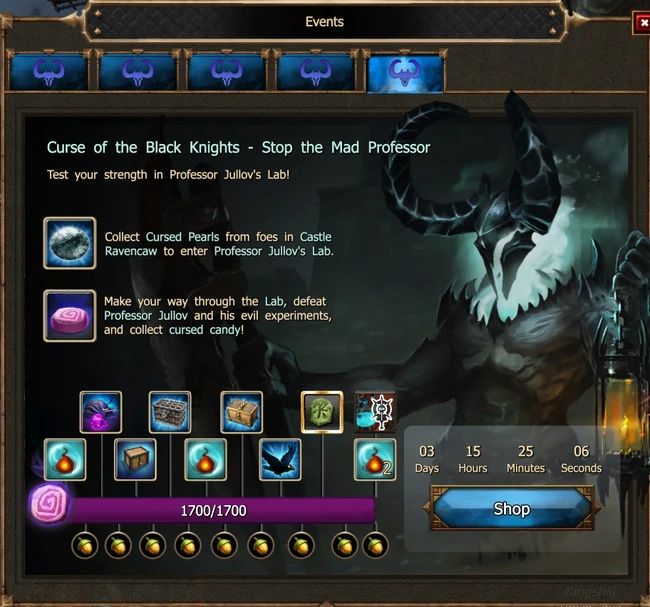650x607 pixels.
Task: Select the white skull emblem reward
Action: coord(375,412)
